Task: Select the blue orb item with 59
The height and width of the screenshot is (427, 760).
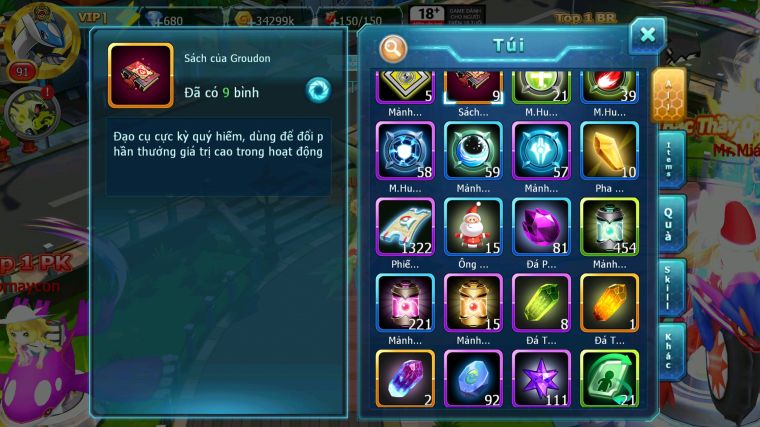Action: click(473, 150)
